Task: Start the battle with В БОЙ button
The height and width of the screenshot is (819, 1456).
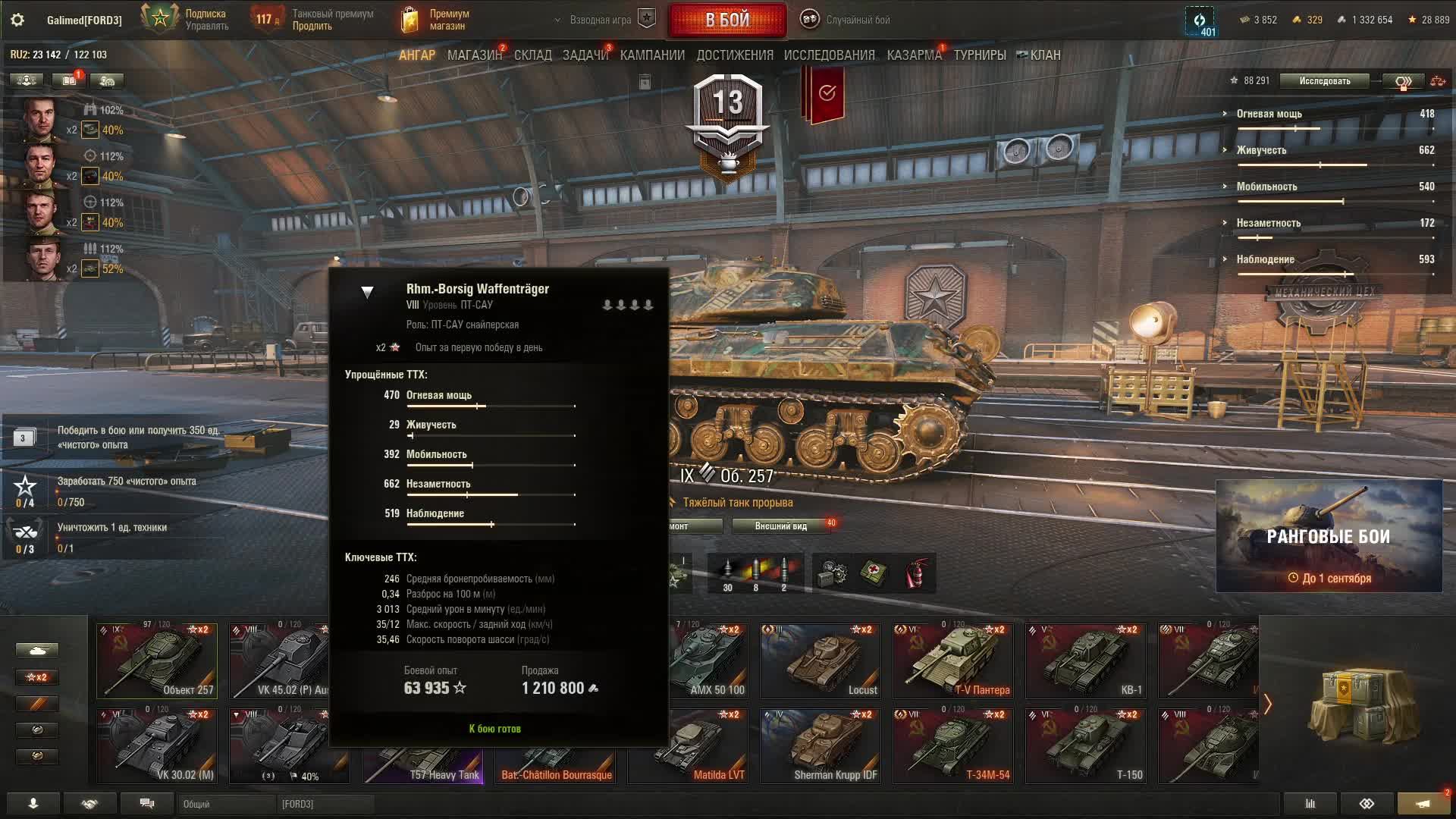Action: [726, 20]
